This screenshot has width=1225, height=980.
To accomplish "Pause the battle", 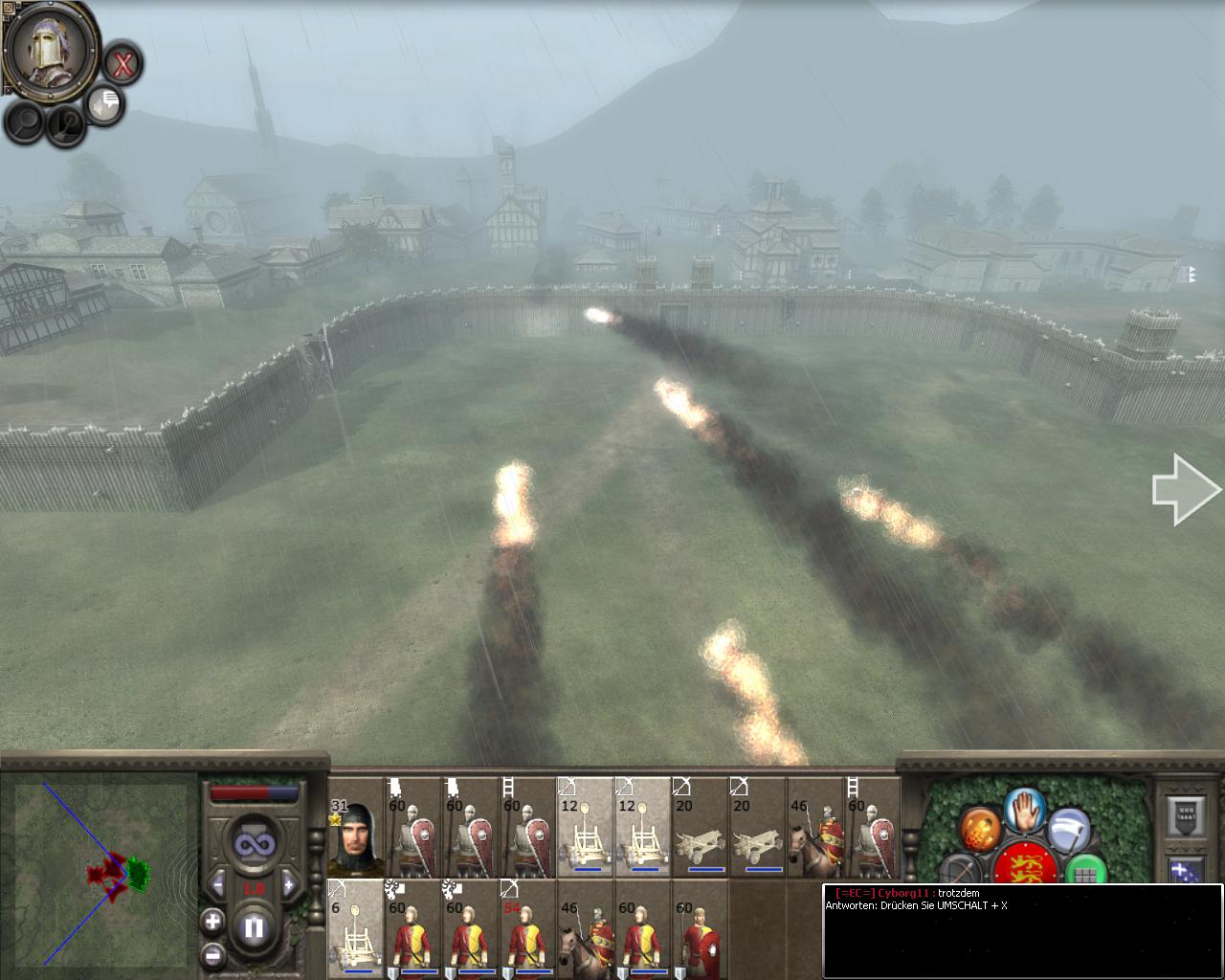I will [254, 927].
